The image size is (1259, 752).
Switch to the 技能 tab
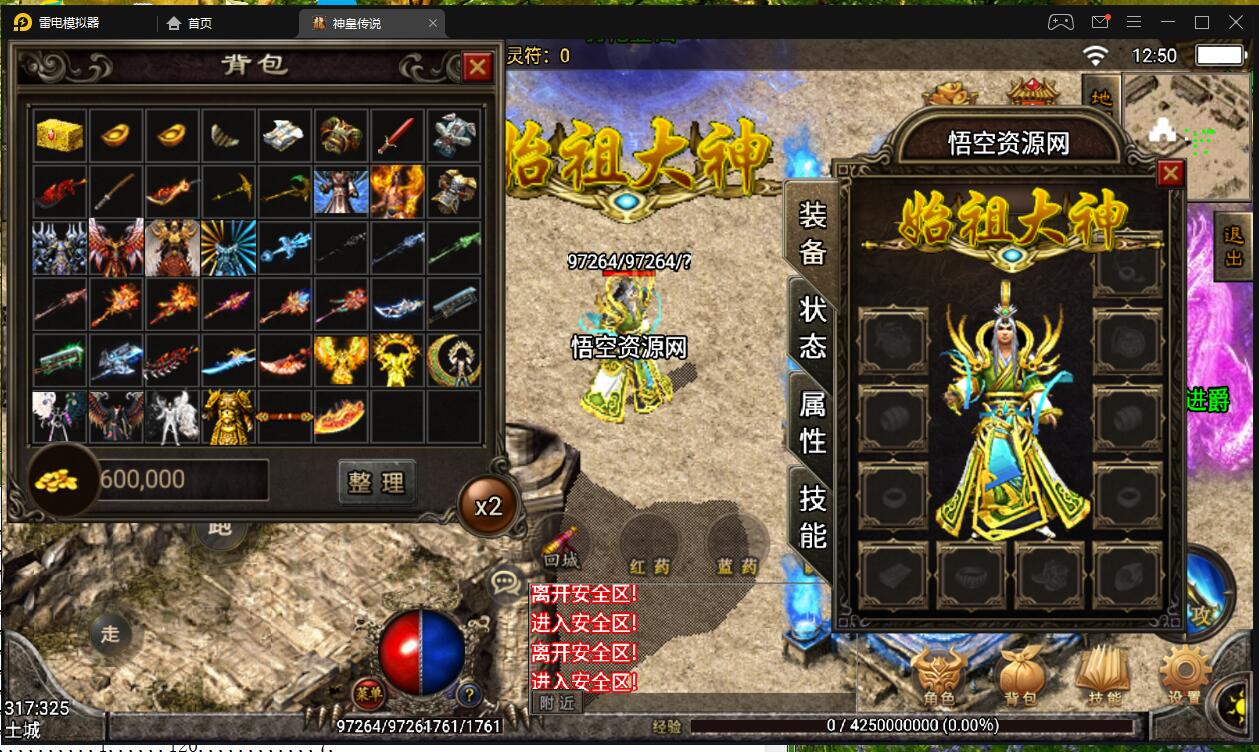tap(812, 516)
